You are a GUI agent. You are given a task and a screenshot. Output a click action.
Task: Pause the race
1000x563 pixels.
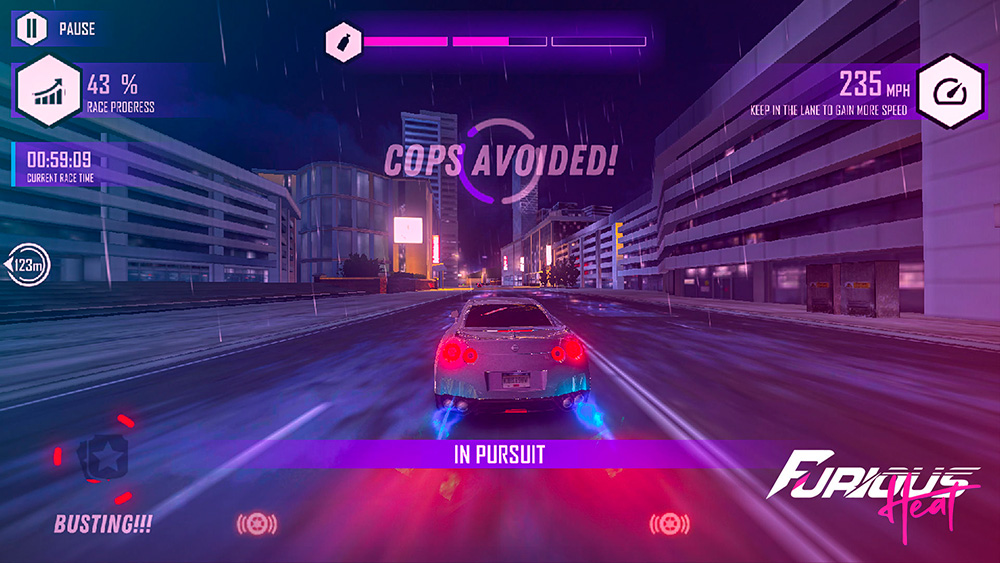(32, 28)
